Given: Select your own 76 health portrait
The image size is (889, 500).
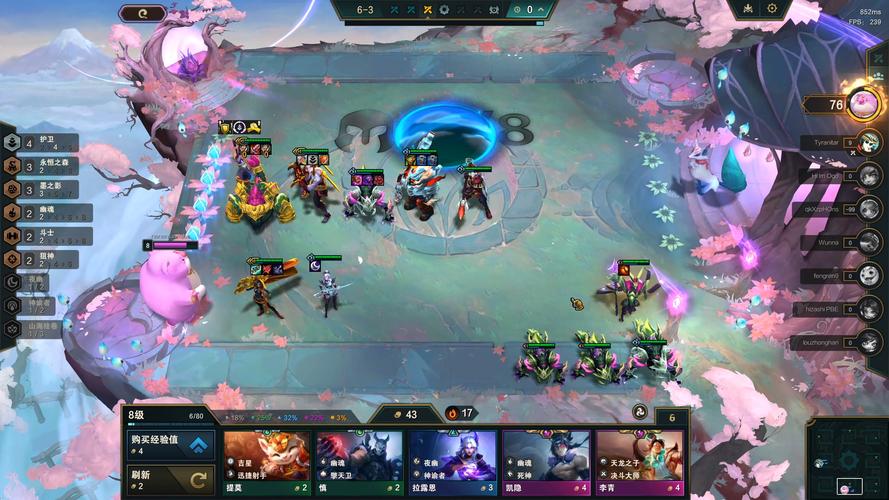Looking at the screenshot, I should click(864, 104).
